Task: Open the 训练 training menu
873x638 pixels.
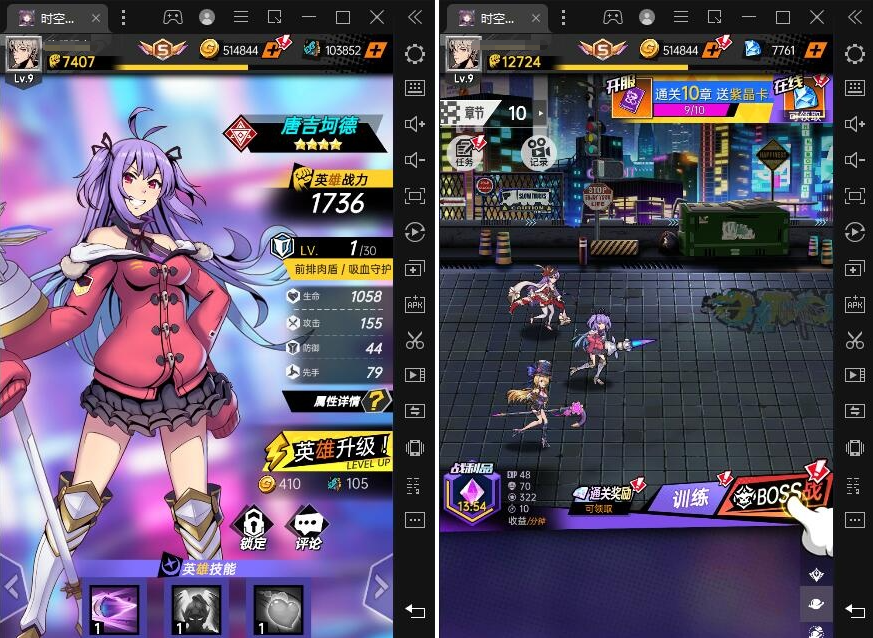Action: pyautogui.click(x=690, y=496)
